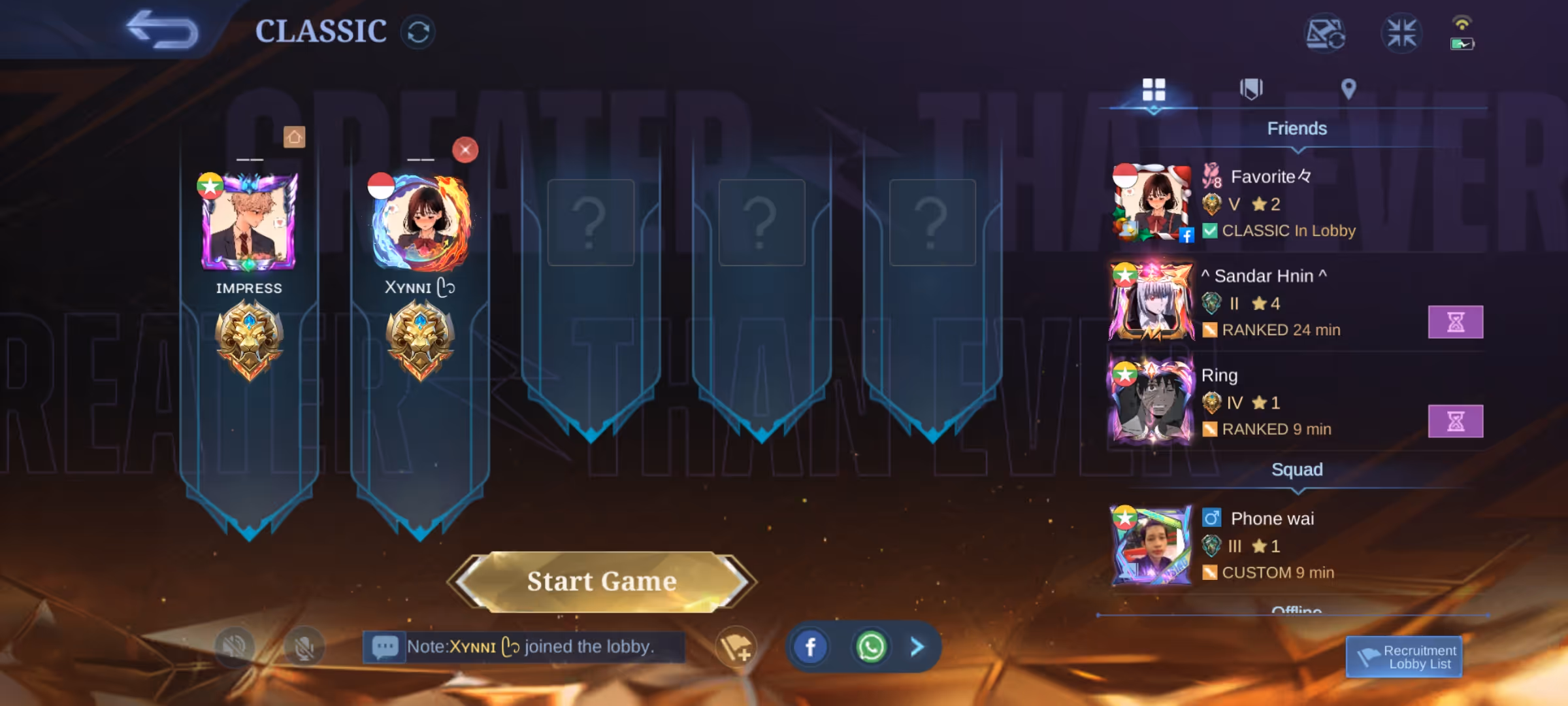The height and width of the screenshot is (706, 1568).
Task: Open the Recruitment Lobby List
Action: [1404, 657]
